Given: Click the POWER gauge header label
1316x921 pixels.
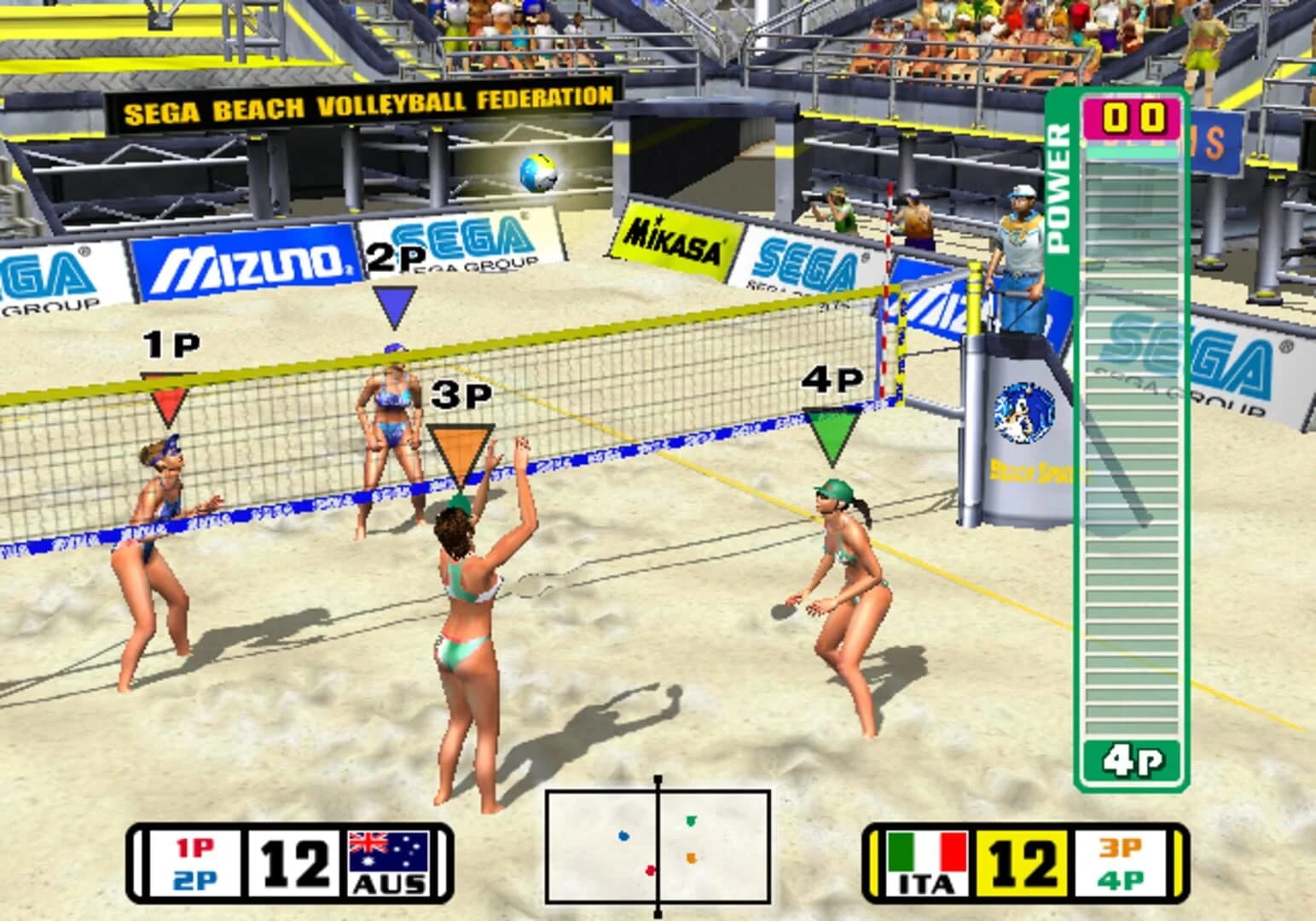Looking at the screenshot, I should pos(1060,188).
